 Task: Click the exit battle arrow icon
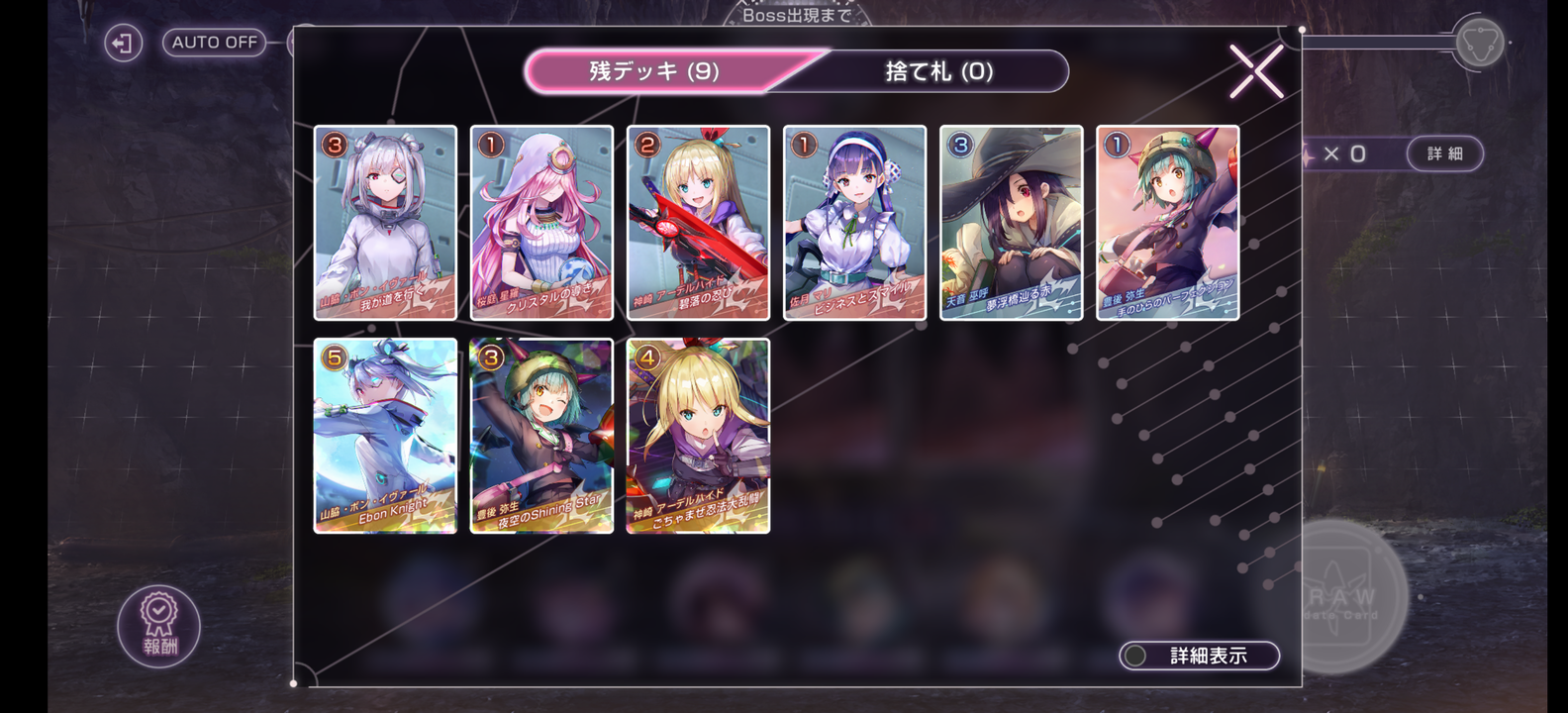(x=124, y=44)
